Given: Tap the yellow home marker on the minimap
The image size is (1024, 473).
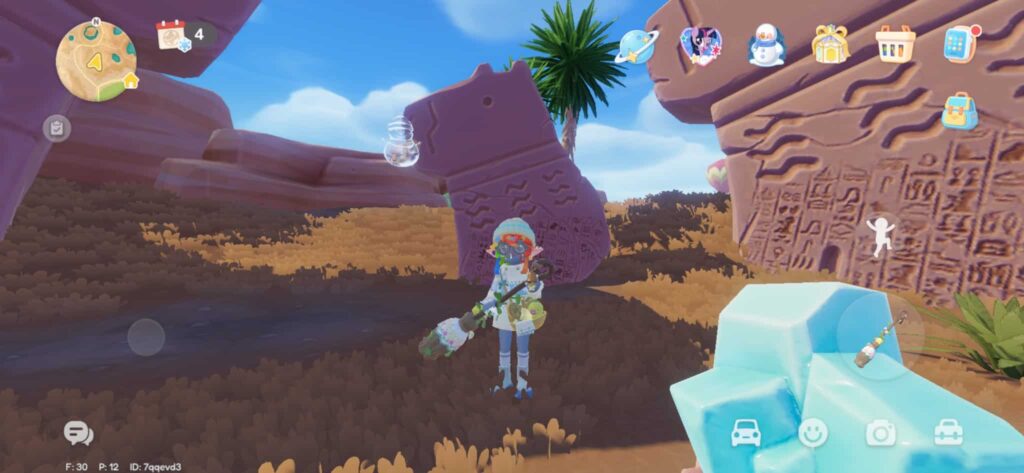Looking at the screenshot, I should 130,80.
